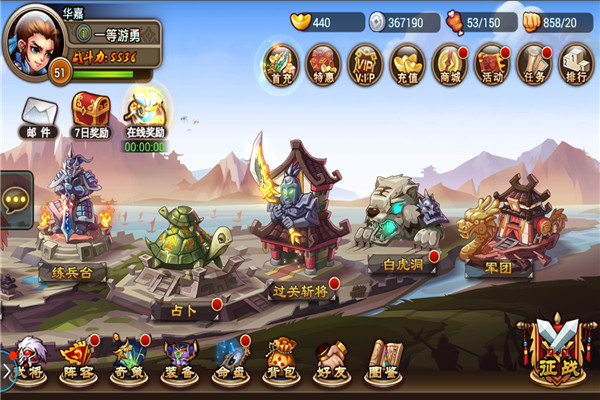Collect the 在线奖励 online reward
This screenshot has width=600, height=400.
[x=145, y=114]
